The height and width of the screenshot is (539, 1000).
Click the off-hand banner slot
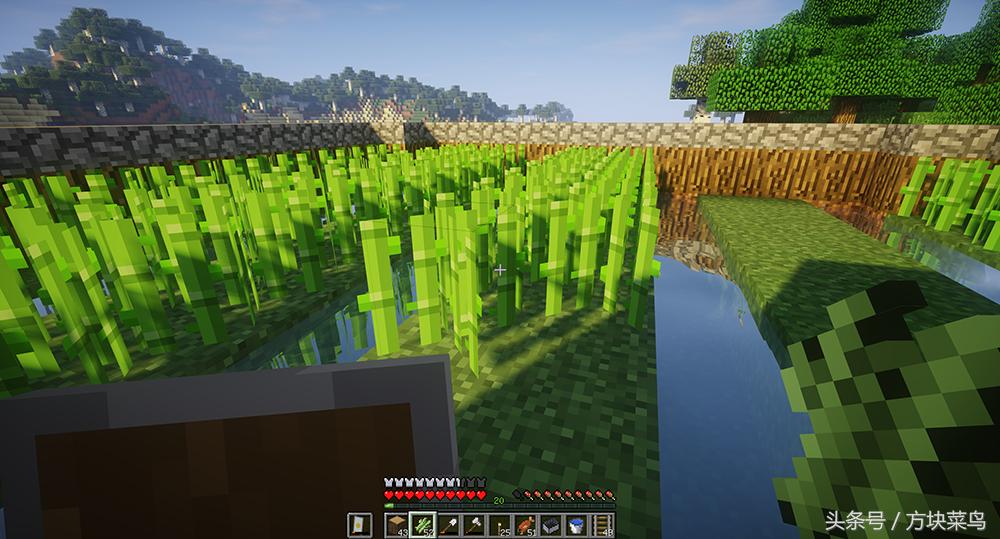coord(359,524)
